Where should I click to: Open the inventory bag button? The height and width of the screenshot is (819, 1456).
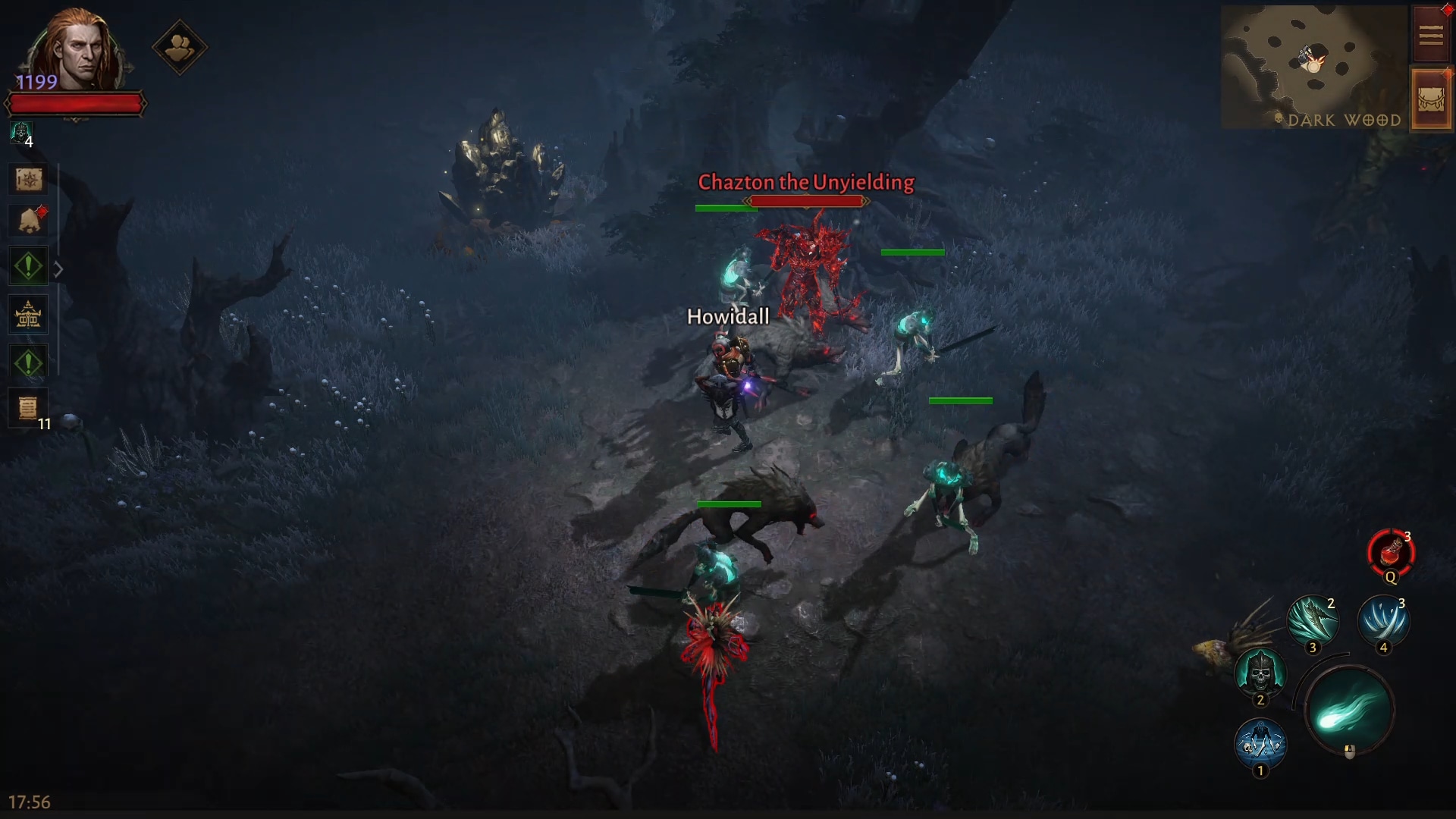click(1430, 101)
